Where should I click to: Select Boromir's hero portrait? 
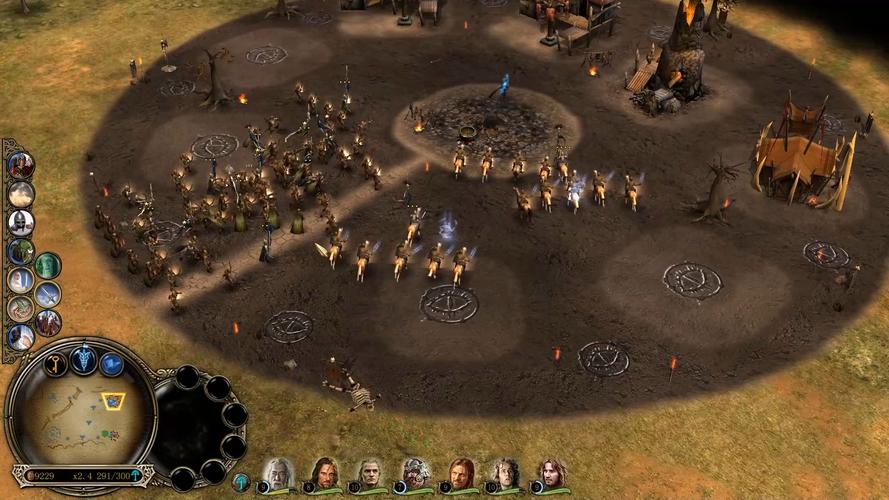point(461,472)
